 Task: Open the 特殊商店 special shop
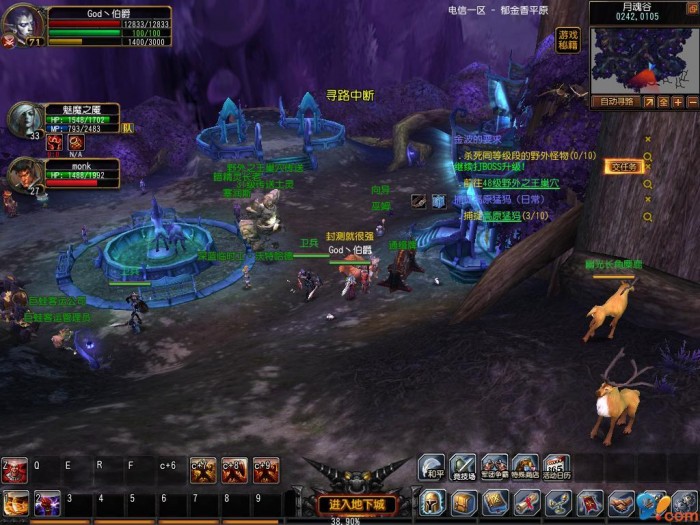[x=525, y=466]
